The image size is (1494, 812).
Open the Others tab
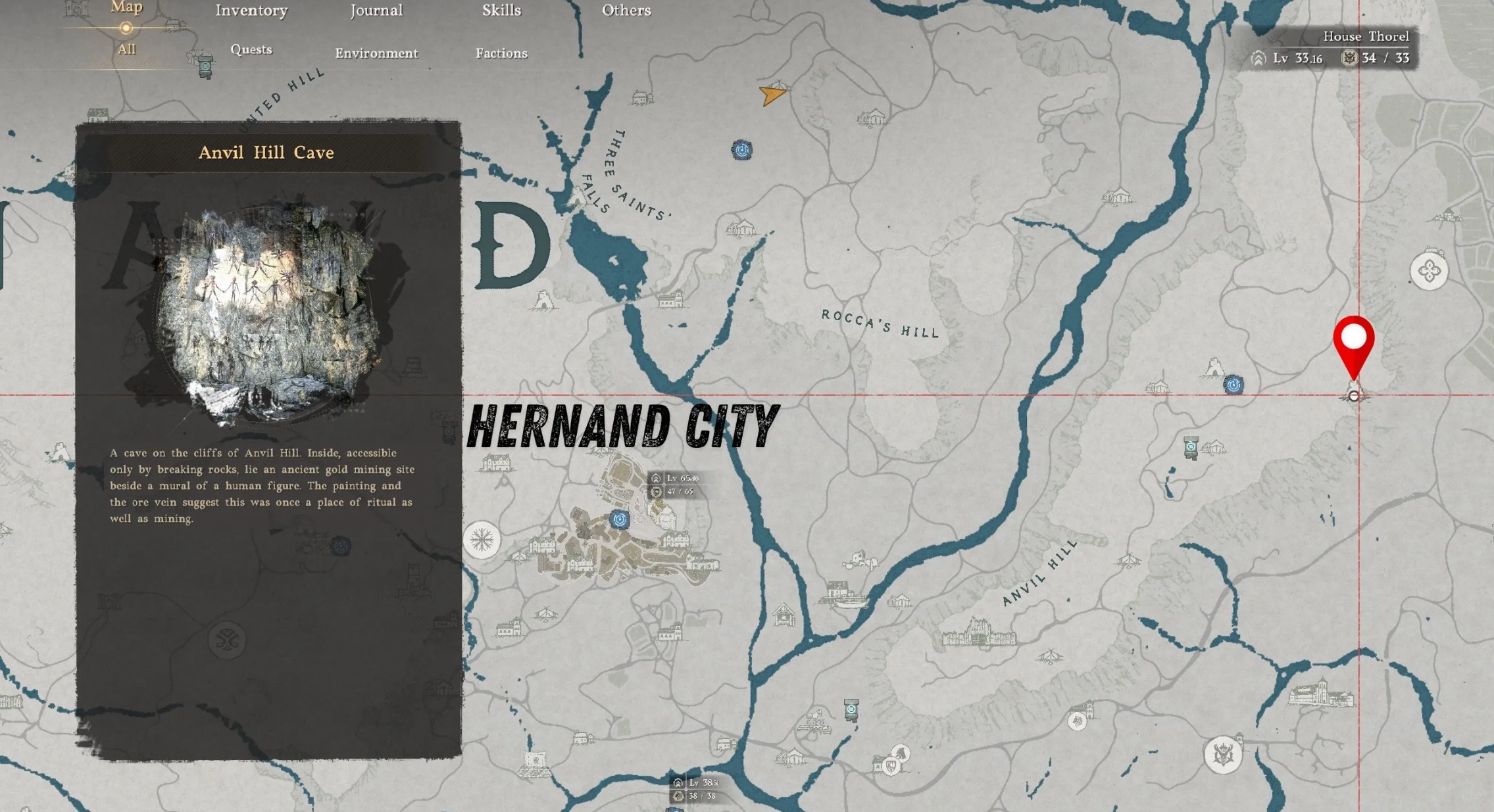click(626, 11)
